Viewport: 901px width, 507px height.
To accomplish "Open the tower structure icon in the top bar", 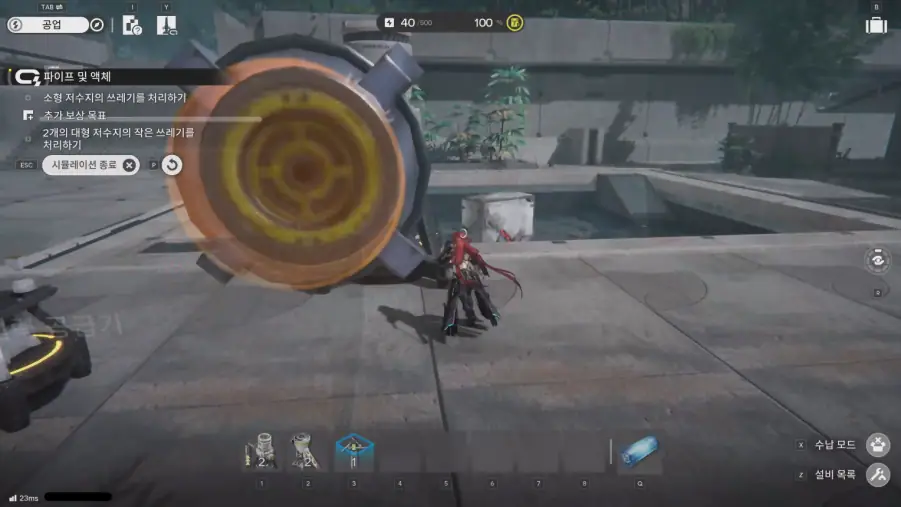I will coord(166,25).
